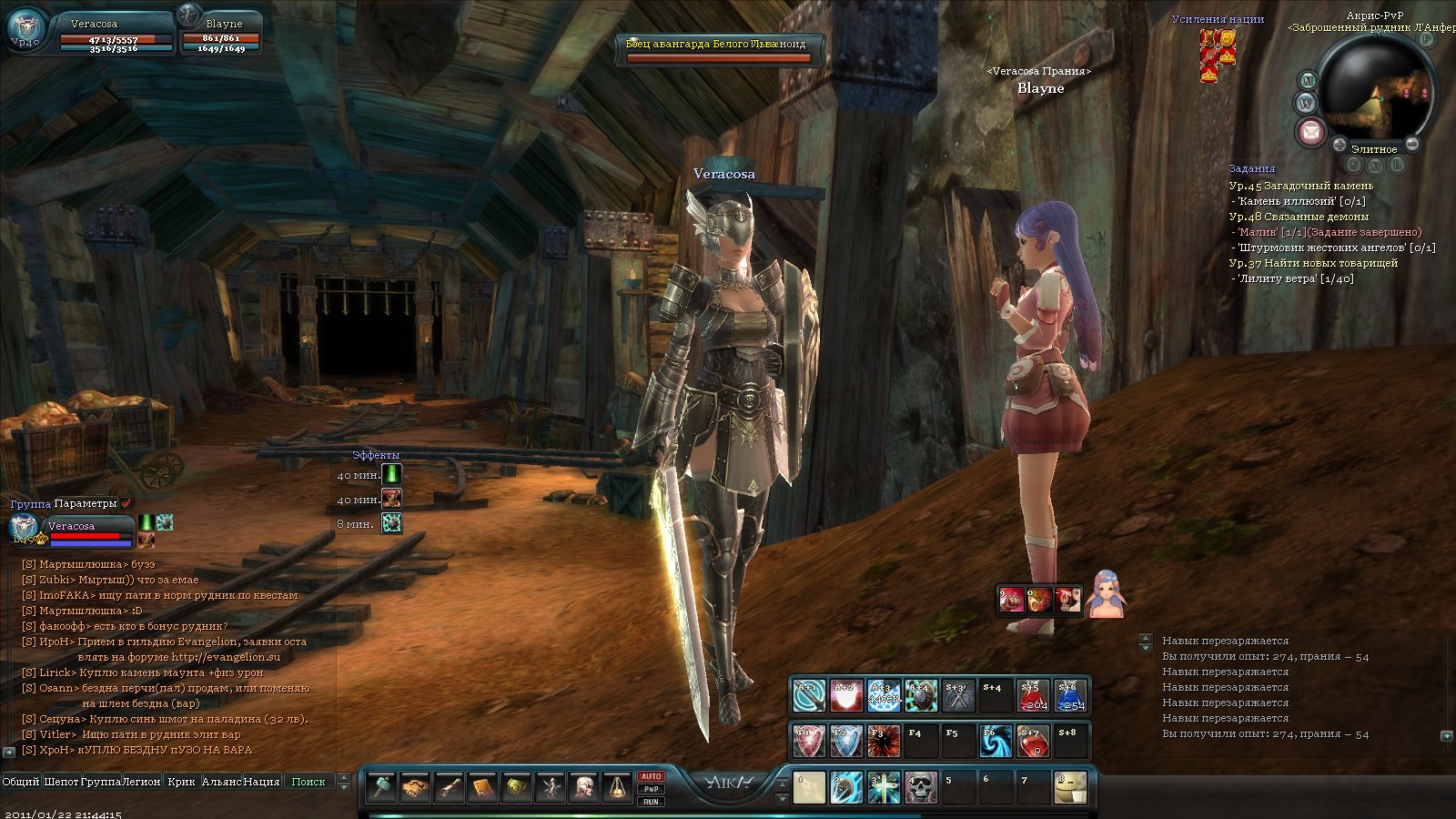Toggle the PvP mode button
This screenshot has width=1456, height=819.
651,789
